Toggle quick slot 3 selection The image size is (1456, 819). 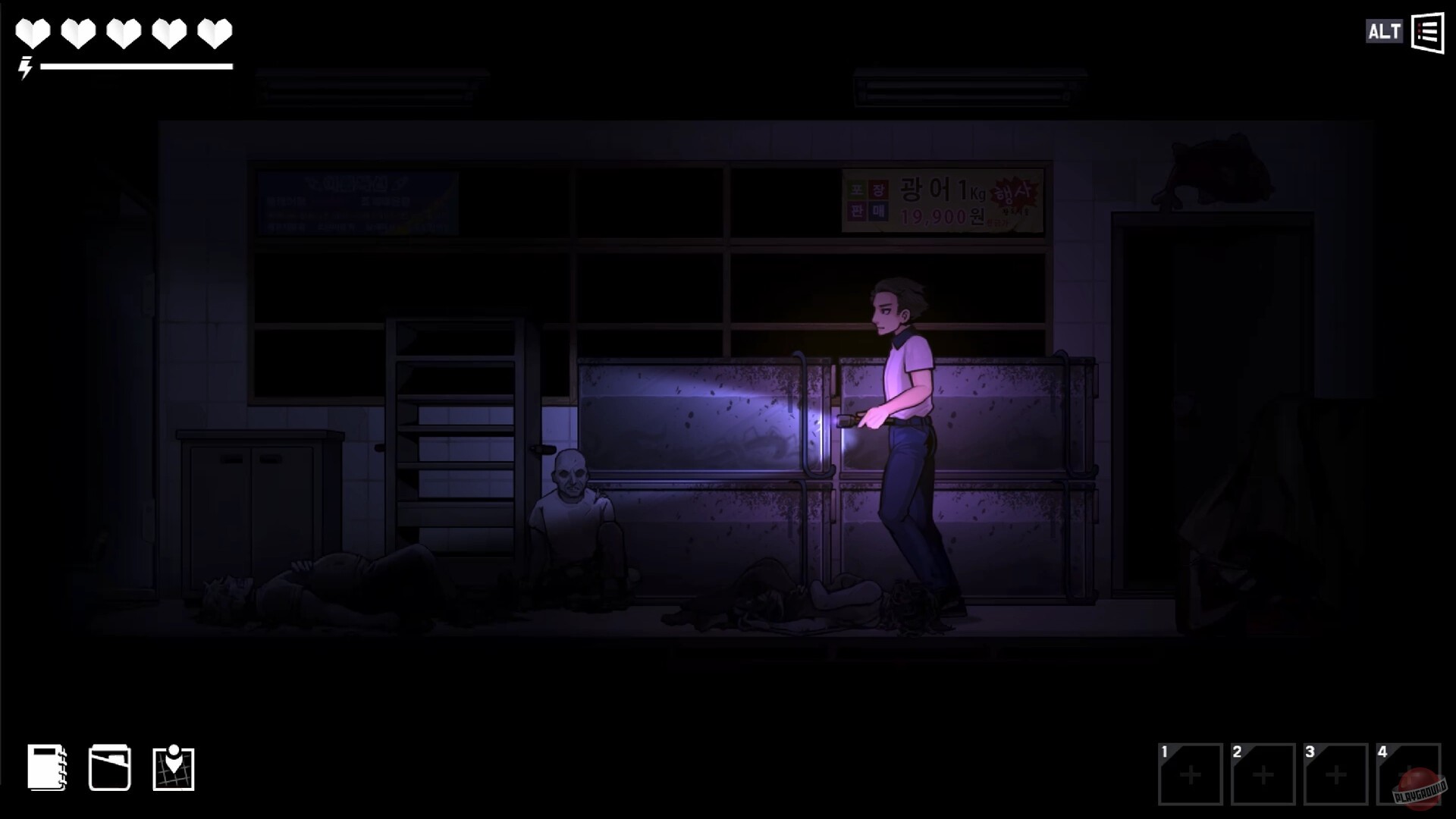pos(1335,775)
